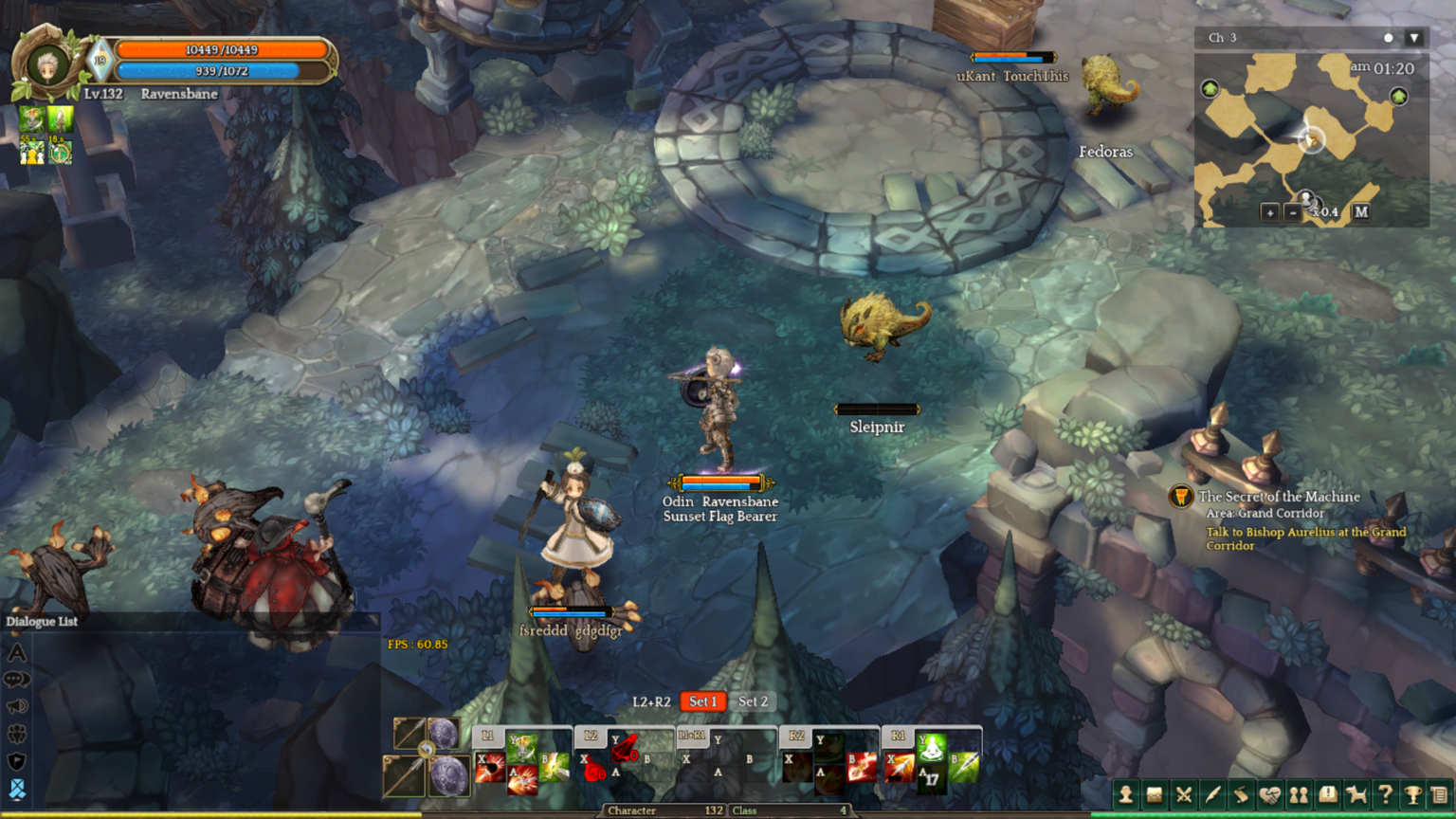Open the full map with M button
Viewport: 1456px width, 819px height.
pyautogui.click(x=1361, y=212)
